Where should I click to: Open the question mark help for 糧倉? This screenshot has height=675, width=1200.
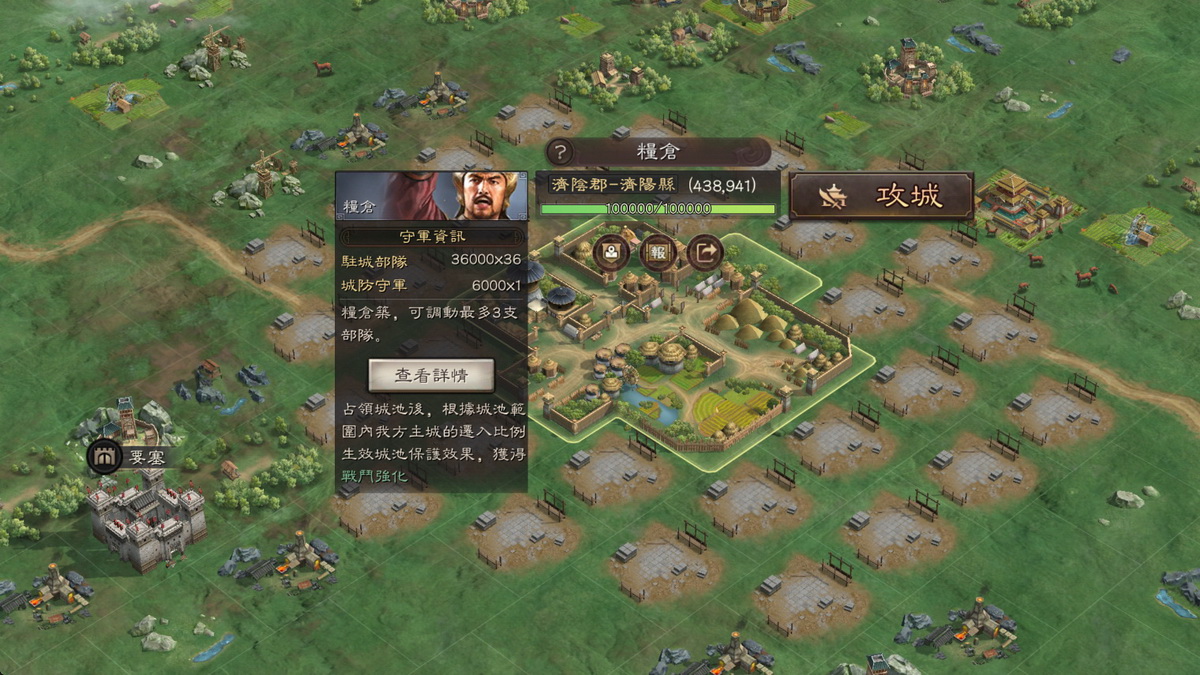point(561,152)
